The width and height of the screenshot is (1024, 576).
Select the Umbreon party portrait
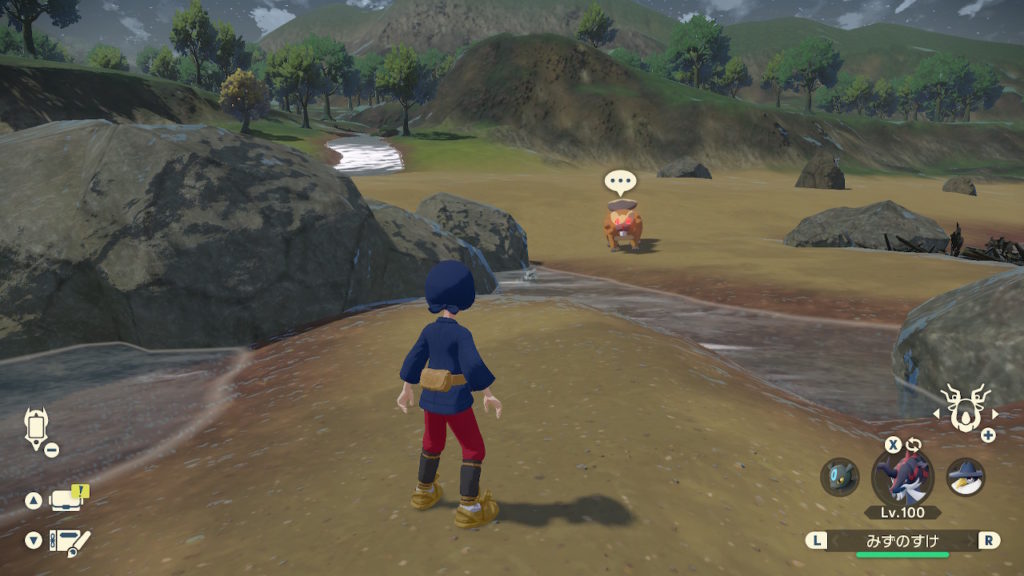point(839,477)
